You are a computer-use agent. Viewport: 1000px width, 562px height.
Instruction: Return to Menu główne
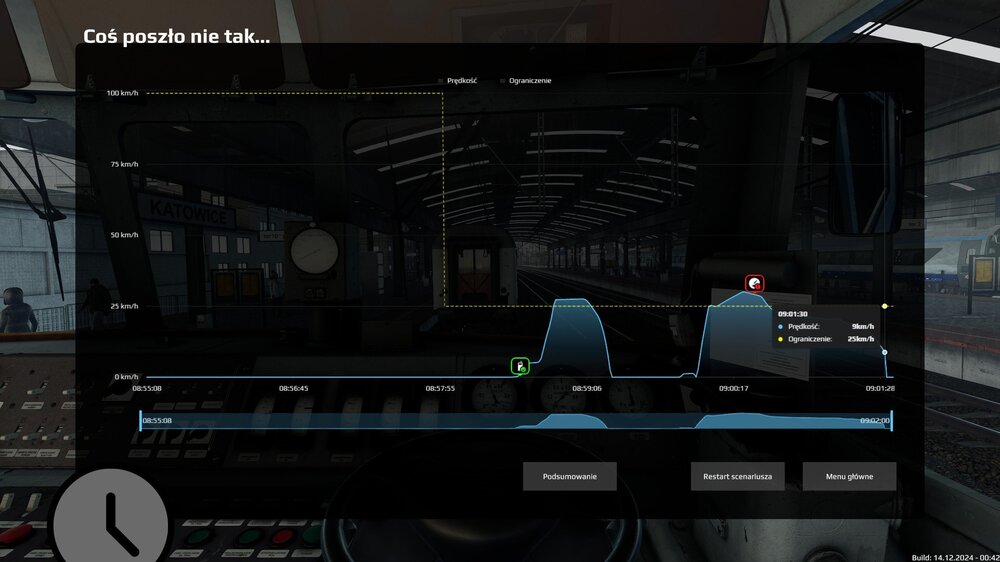[849, 476]
